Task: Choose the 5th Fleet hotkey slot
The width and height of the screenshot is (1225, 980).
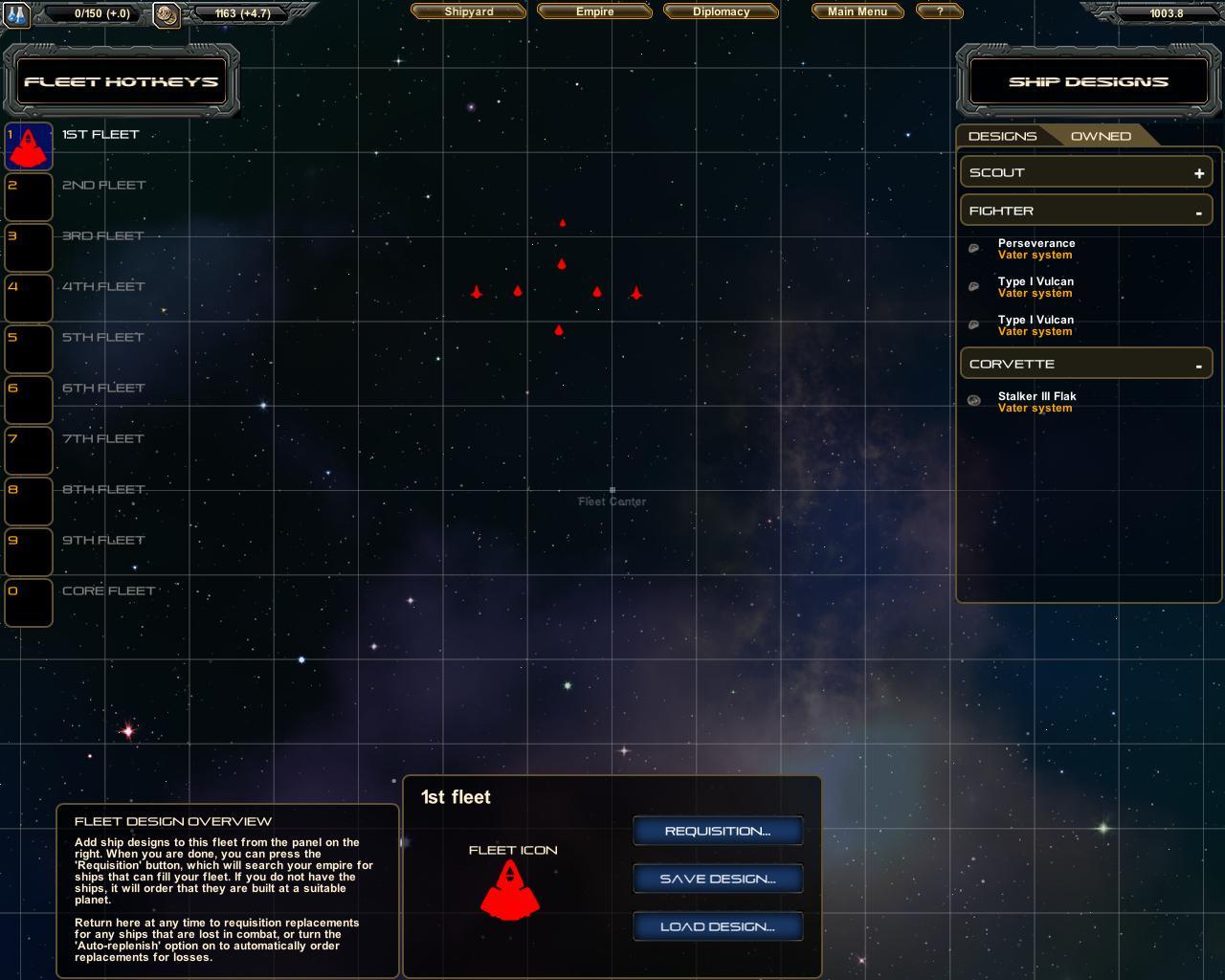Action: coord(29,349)
